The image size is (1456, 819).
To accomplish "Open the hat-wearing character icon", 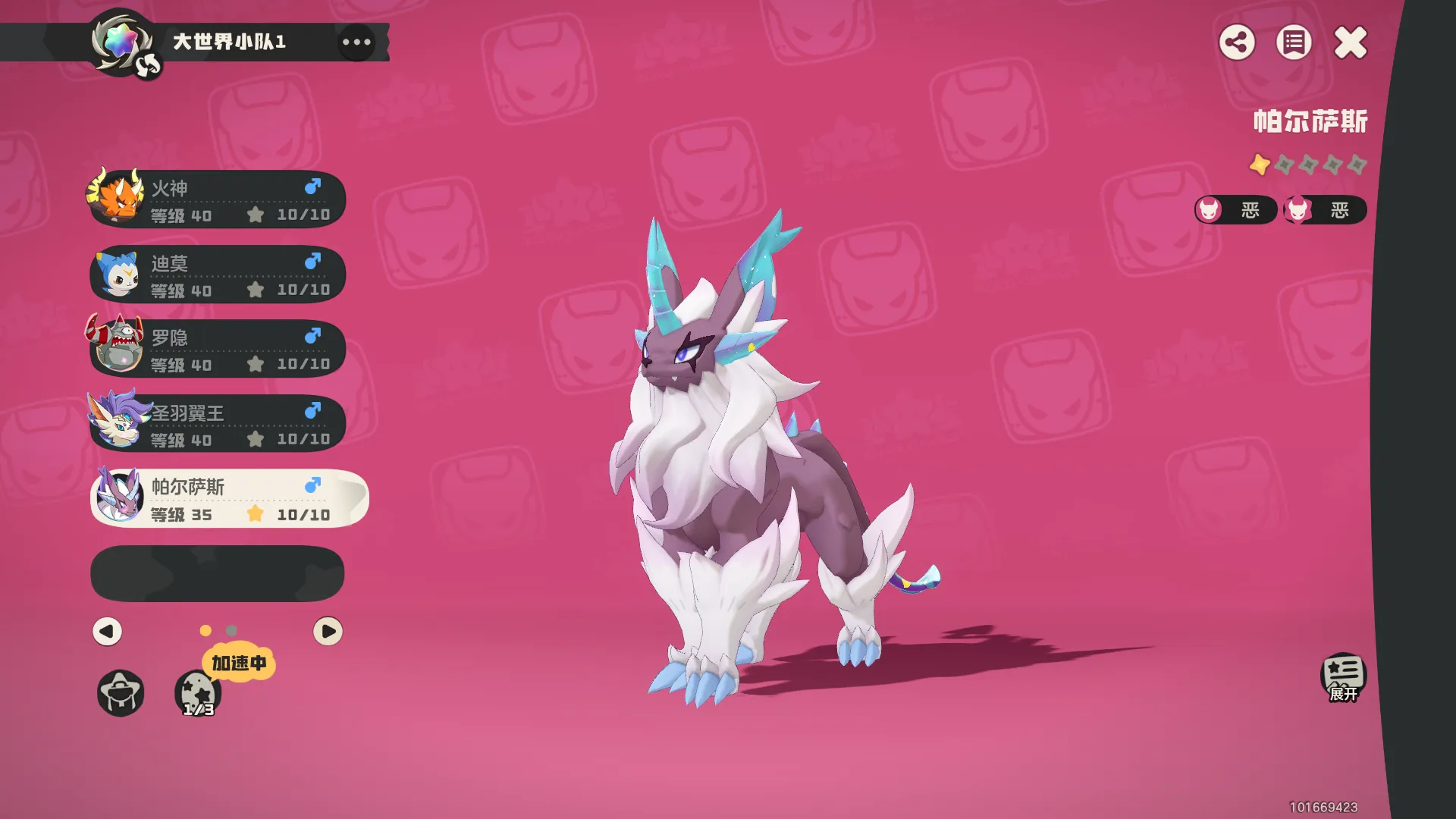I will [121, 693].
